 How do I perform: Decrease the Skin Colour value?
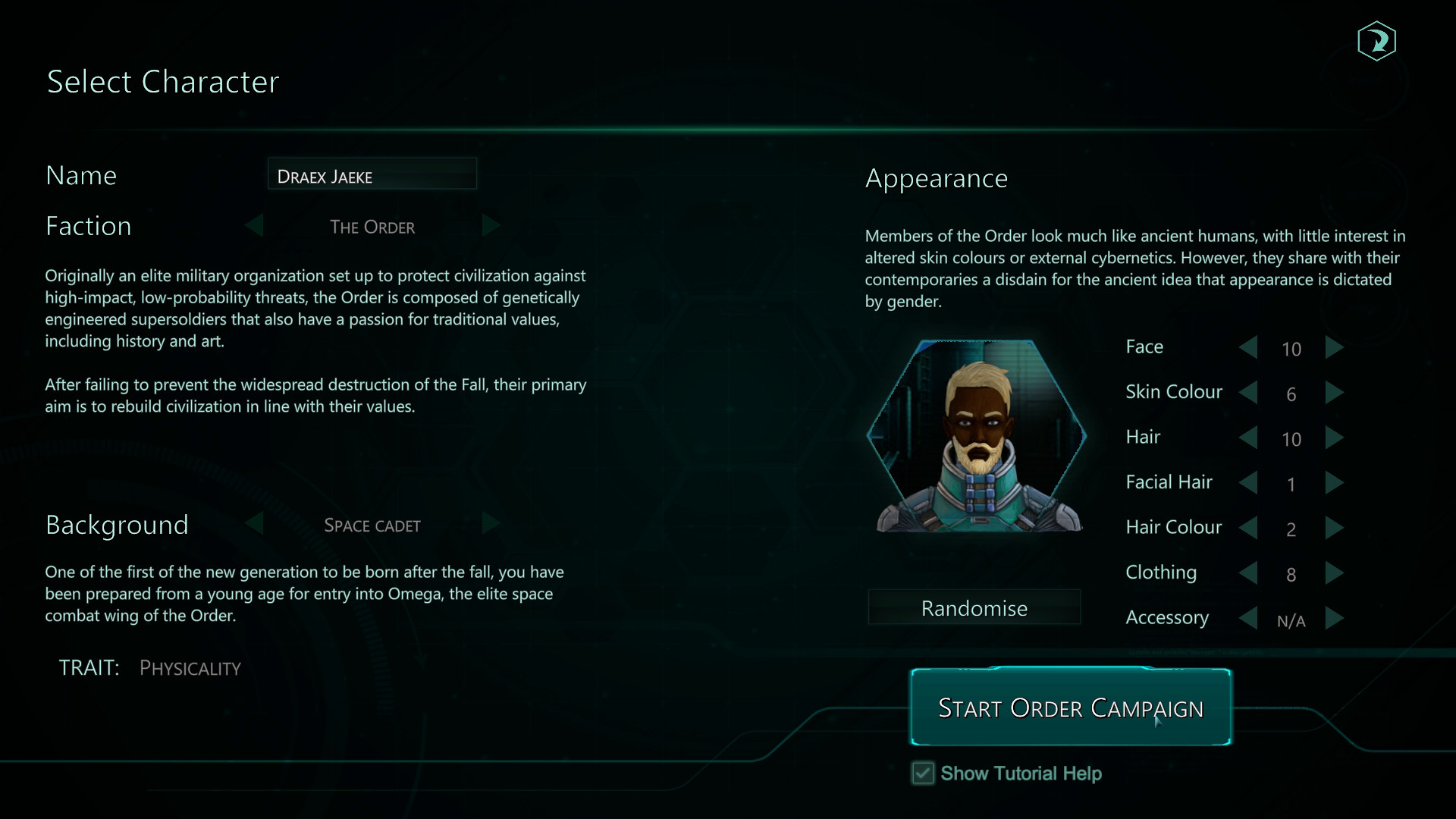[x=1248, y=394]
